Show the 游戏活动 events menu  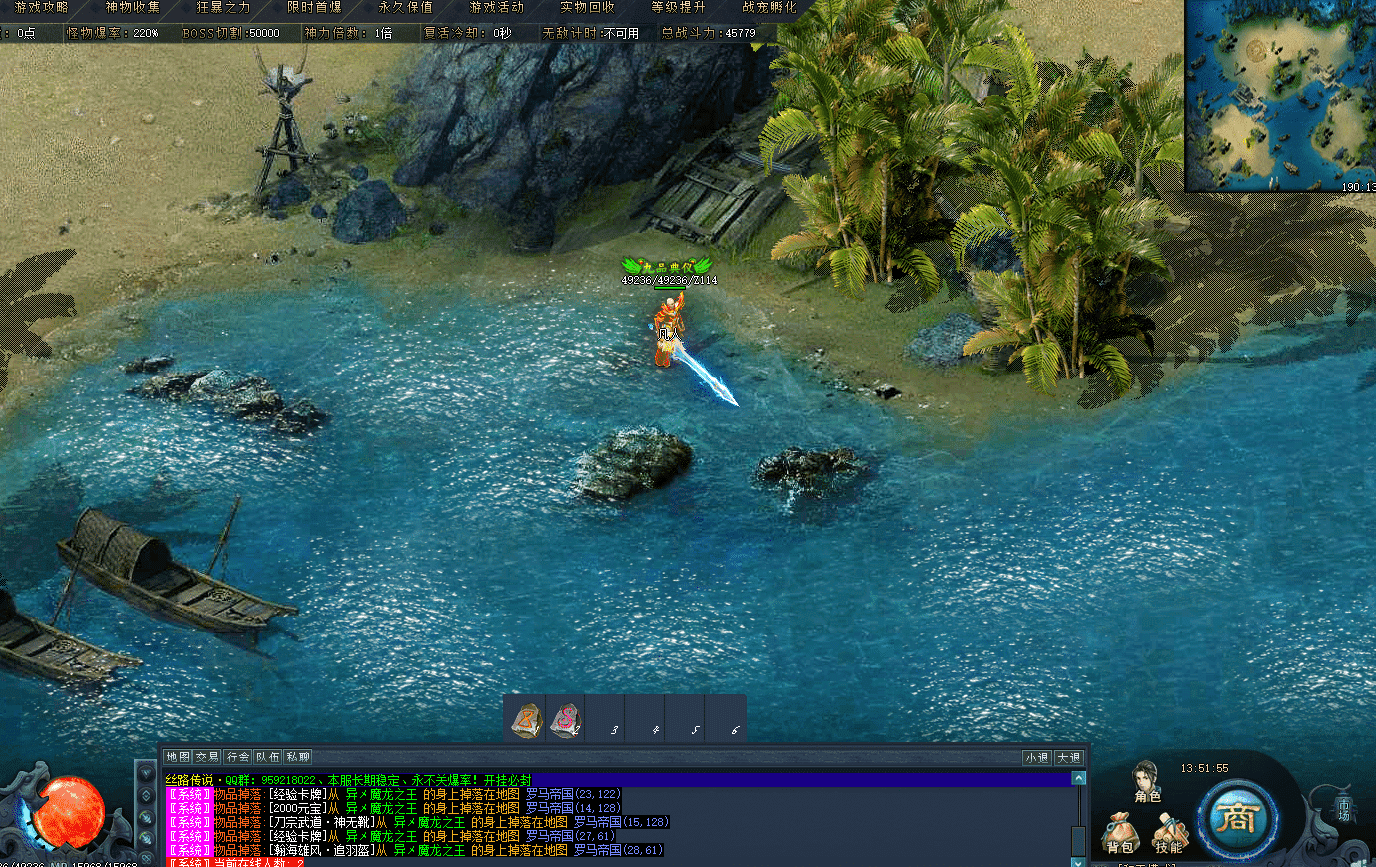tap(497, 7)
